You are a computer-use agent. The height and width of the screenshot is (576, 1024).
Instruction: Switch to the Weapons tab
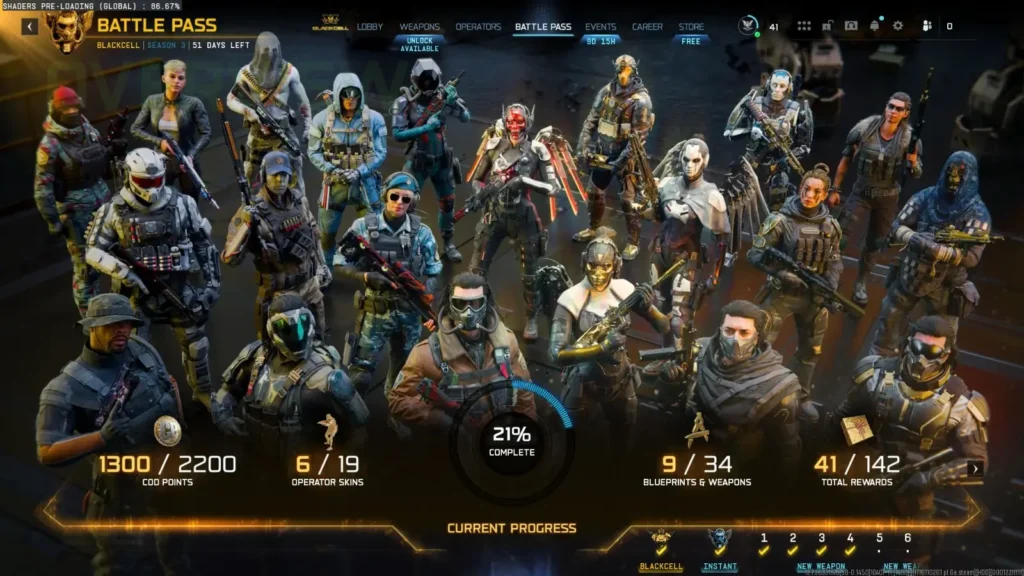point(419,27)
